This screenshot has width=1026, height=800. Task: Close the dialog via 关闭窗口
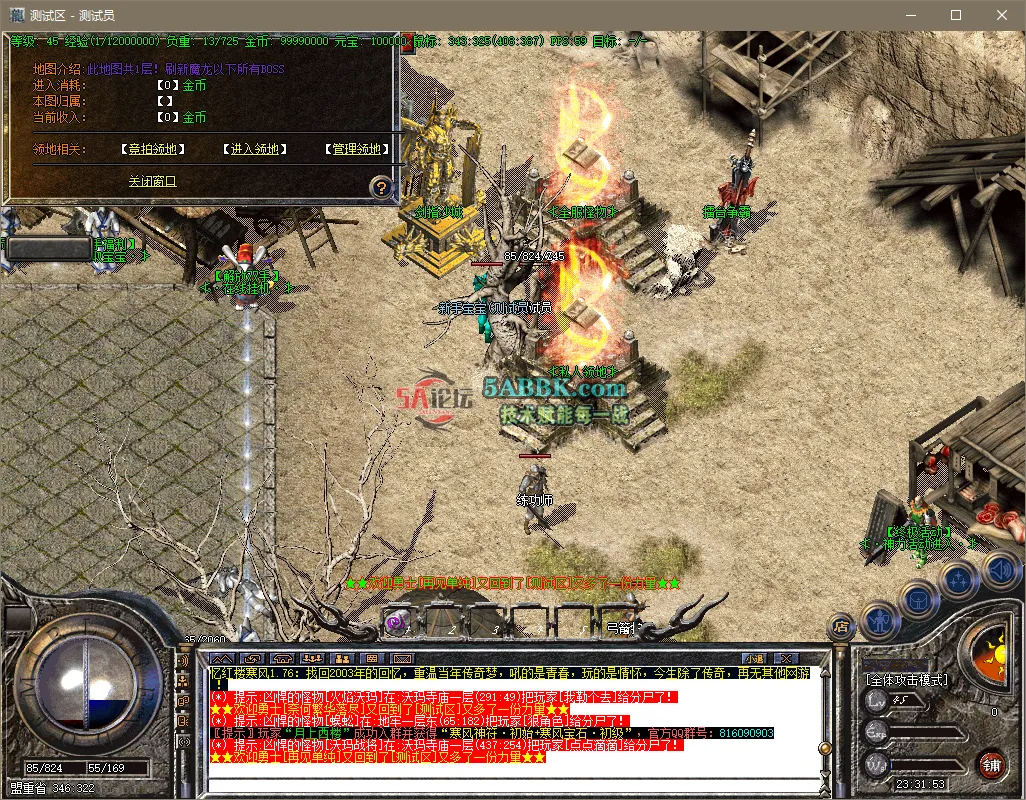point(152,181)
